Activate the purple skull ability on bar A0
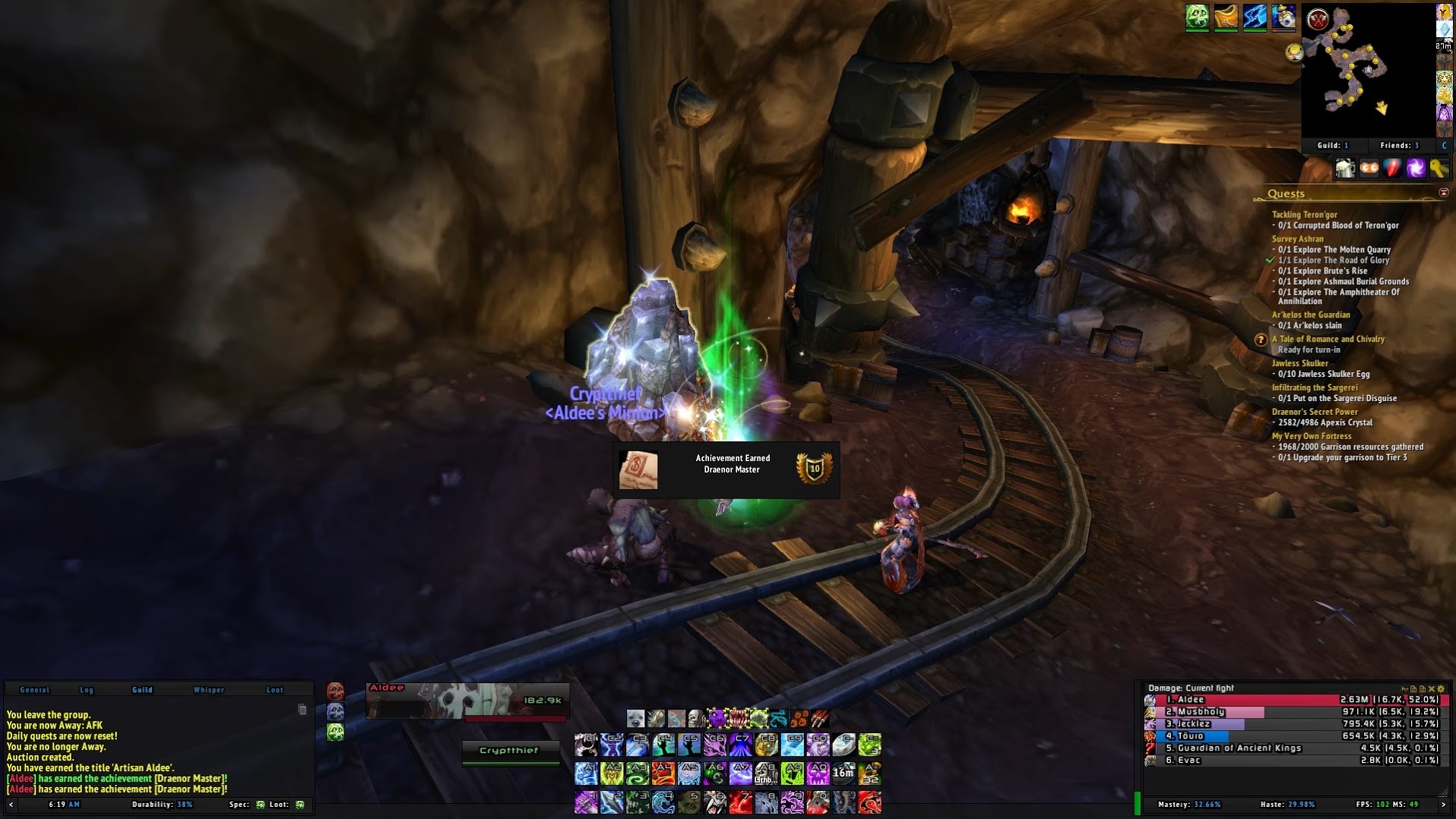Screen dimensions: 1456x819 [818, 773]
